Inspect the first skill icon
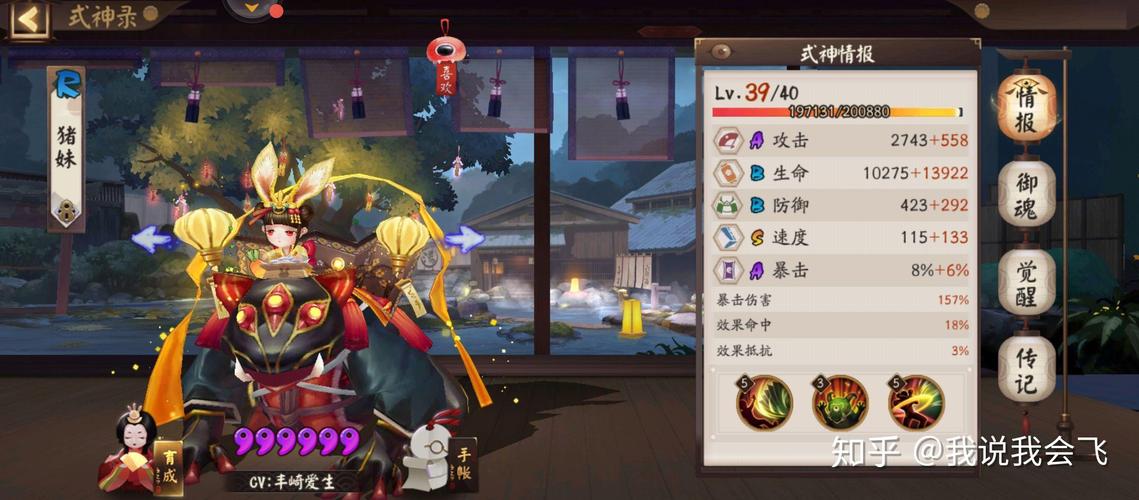 point(765,401)
